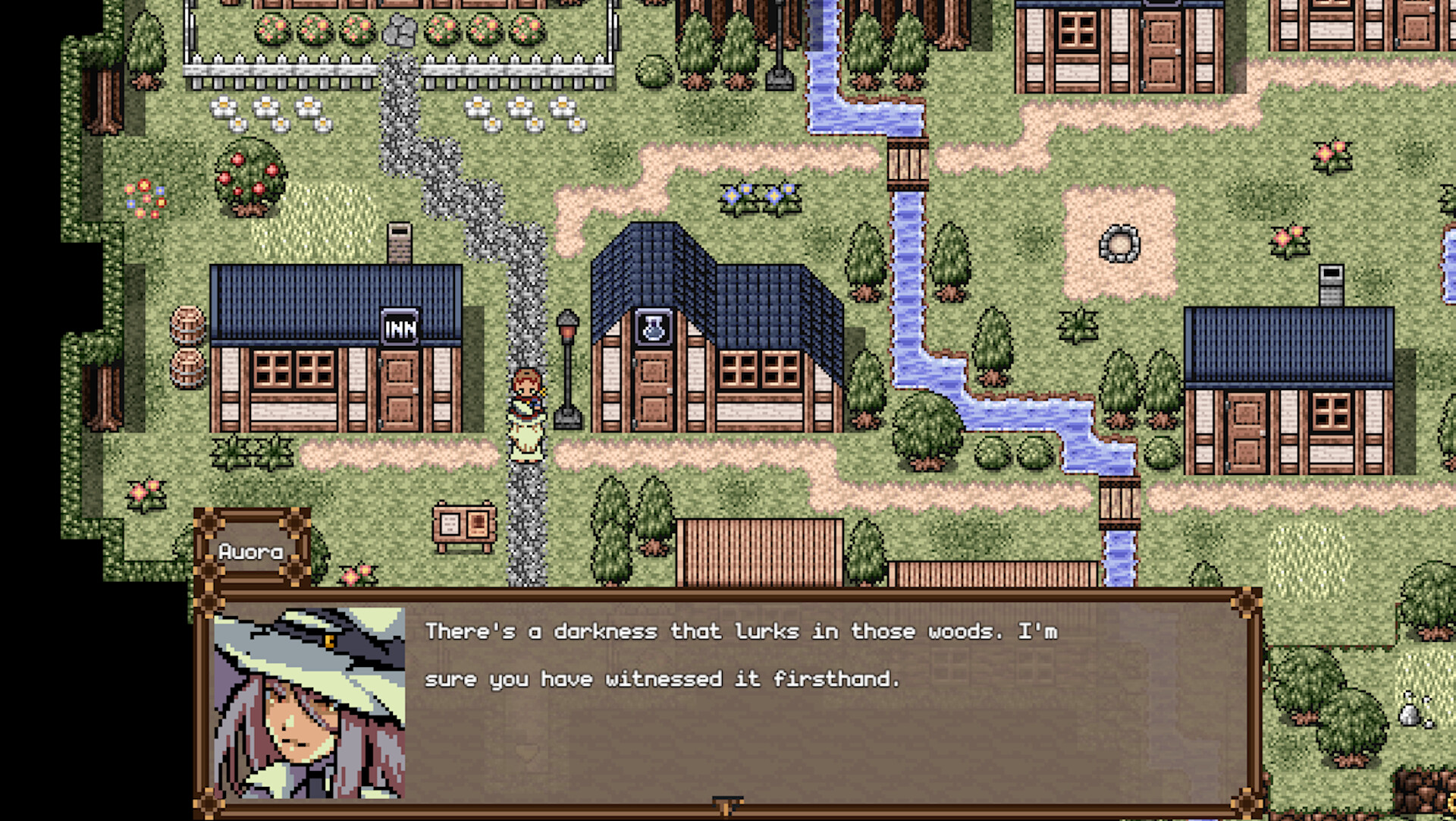Screen dimensions: 1456x821
Task: Select the white rabbit in the bottom right
Action: [1409, 715]
